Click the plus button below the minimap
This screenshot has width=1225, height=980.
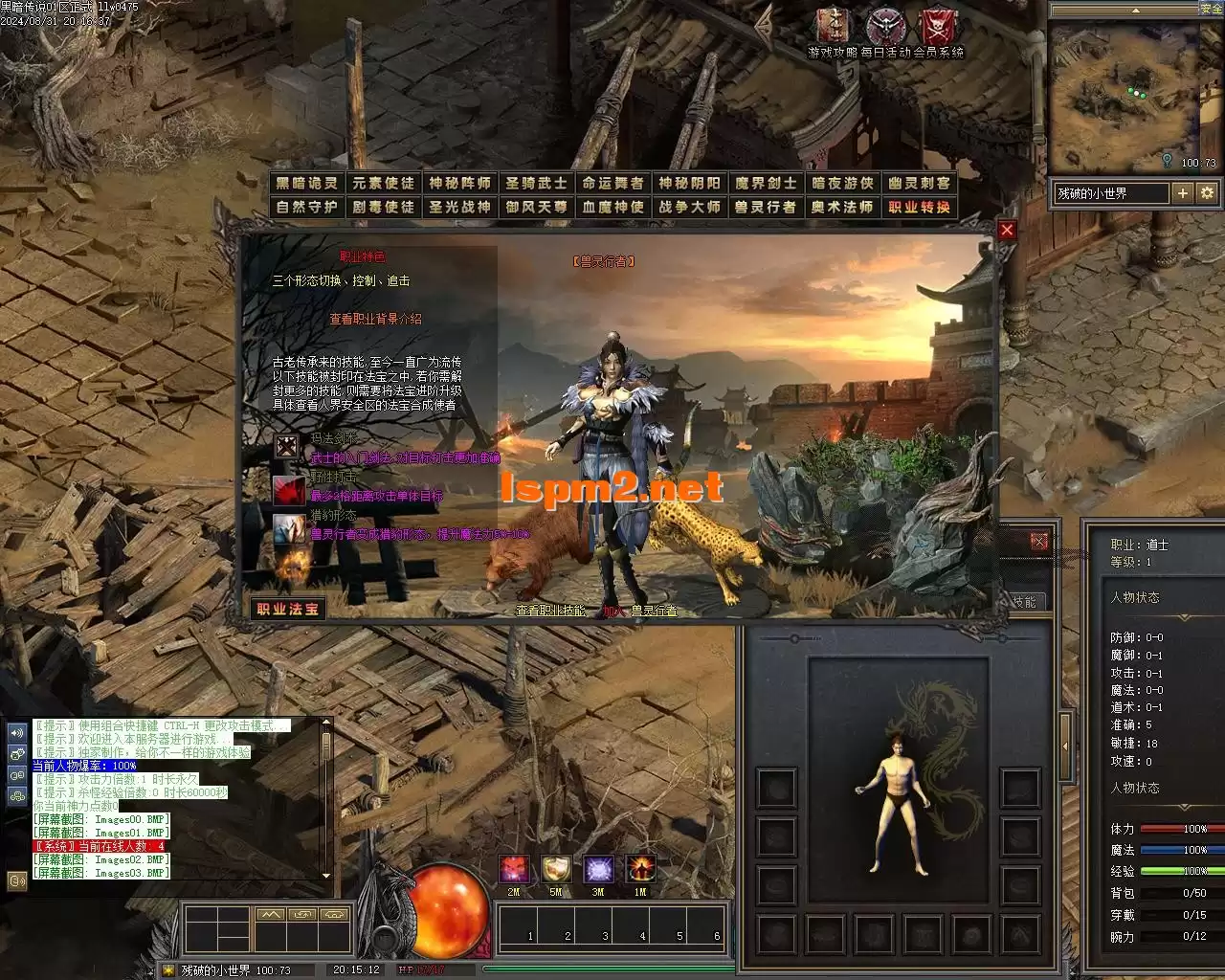point(1183,193)
